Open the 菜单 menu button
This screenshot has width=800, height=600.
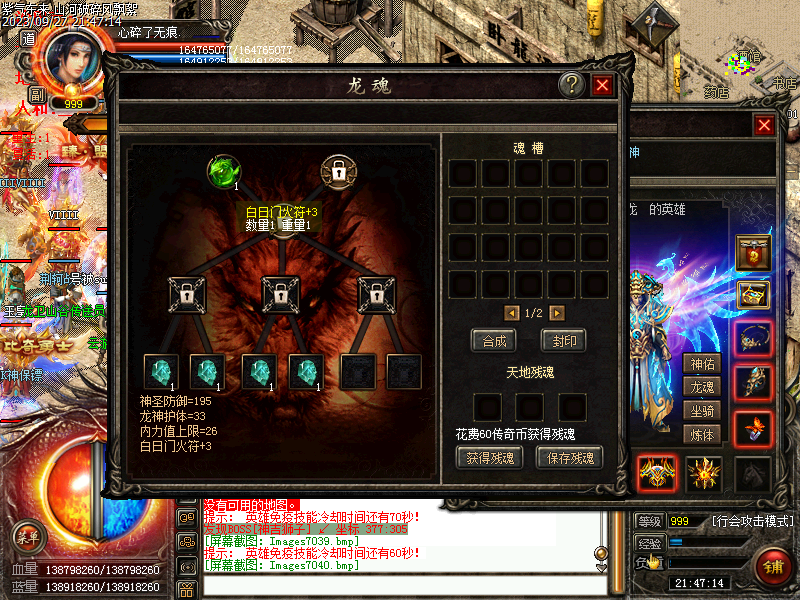click(x=31, y=536)
